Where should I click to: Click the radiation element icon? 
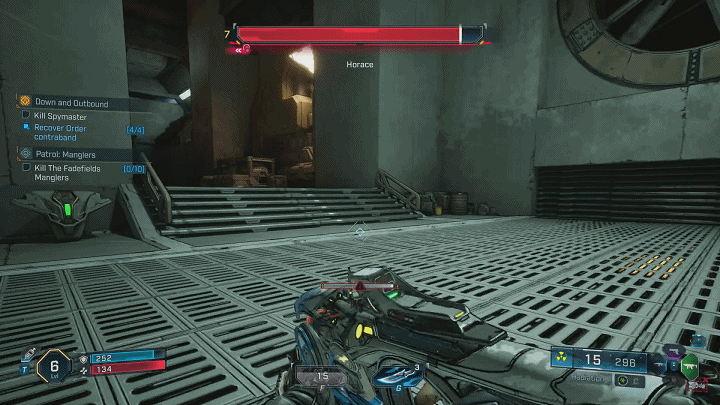pyautogui.click(x=562, y=359)
